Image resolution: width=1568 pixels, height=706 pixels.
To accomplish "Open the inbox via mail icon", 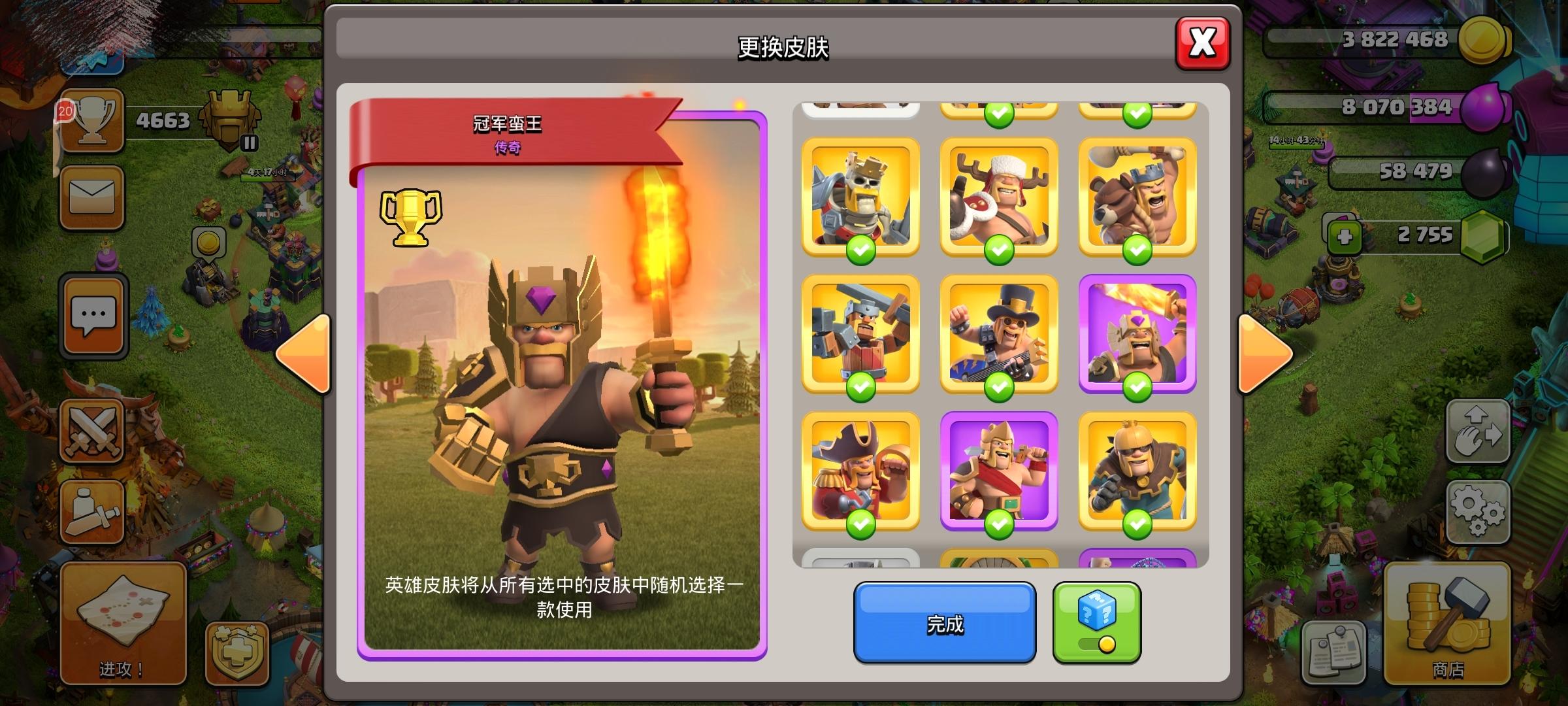I will pos(91,197).
